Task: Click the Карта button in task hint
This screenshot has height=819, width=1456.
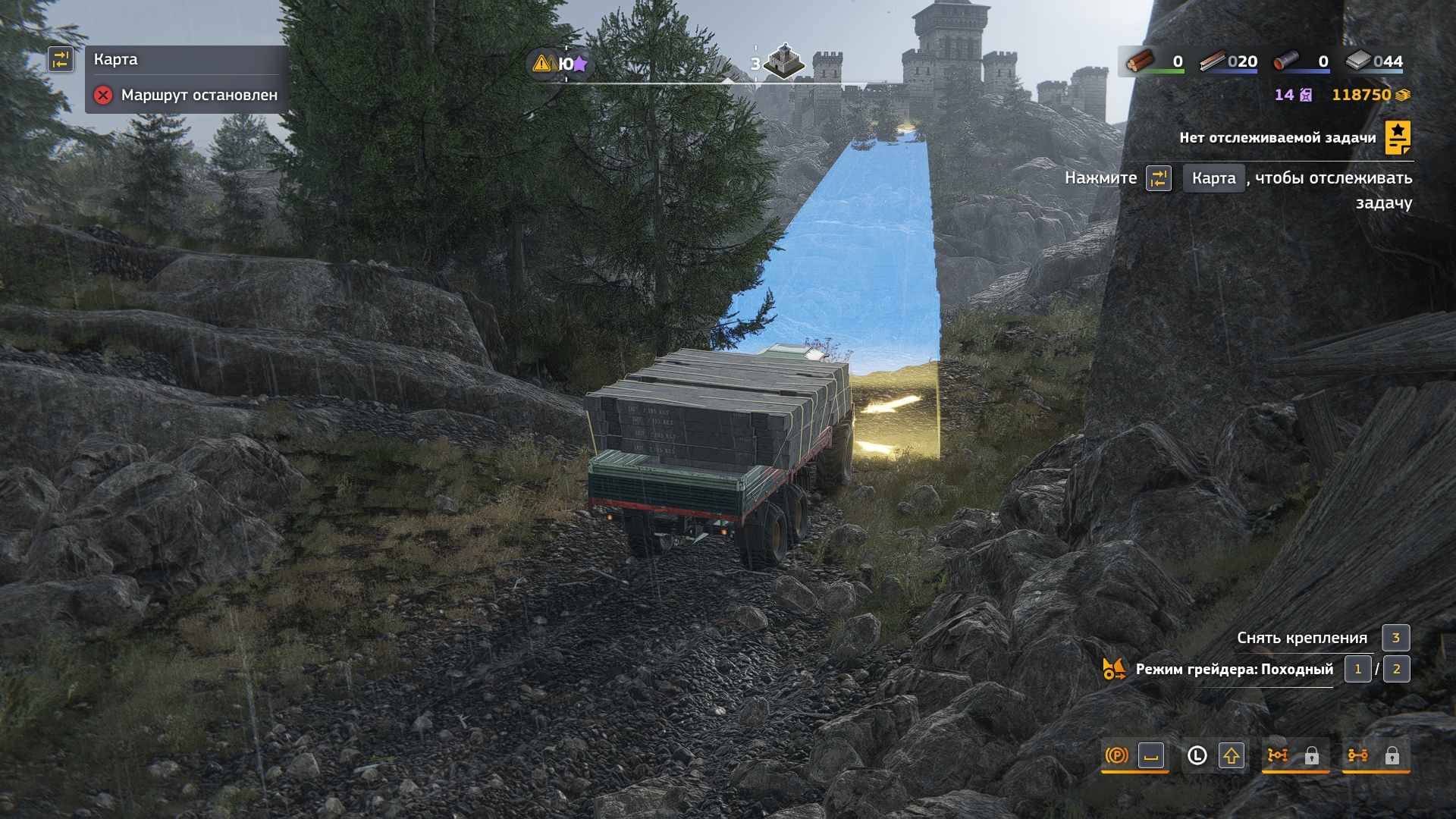Action: 1213,178
